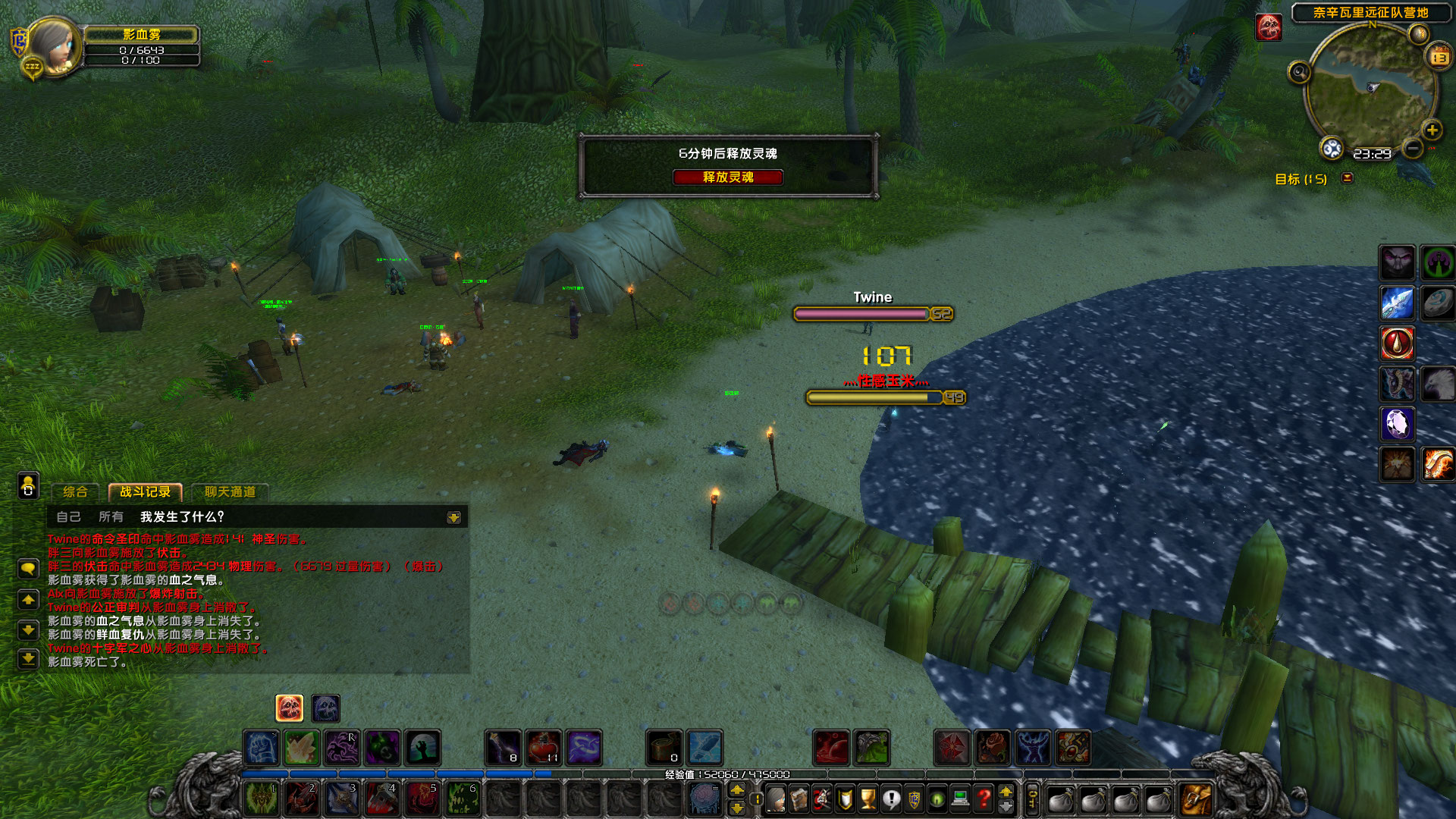Click the 所有 filter in the combat log
The width and height of the screenshot is (1456, 819).
[x=111, y=516]
